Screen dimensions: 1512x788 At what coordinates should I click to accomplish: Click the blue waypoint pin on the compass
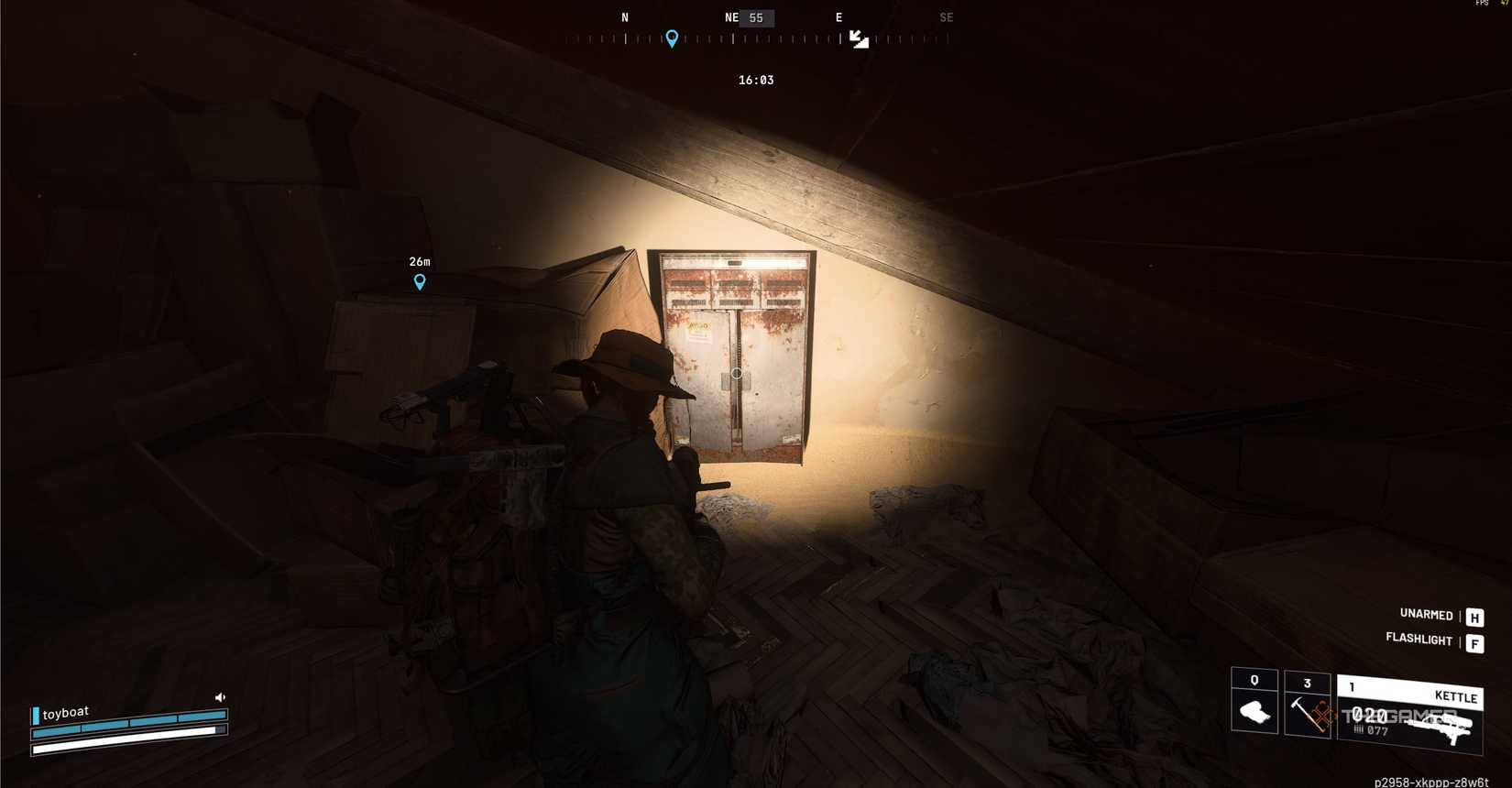click(x=672, y=38)
